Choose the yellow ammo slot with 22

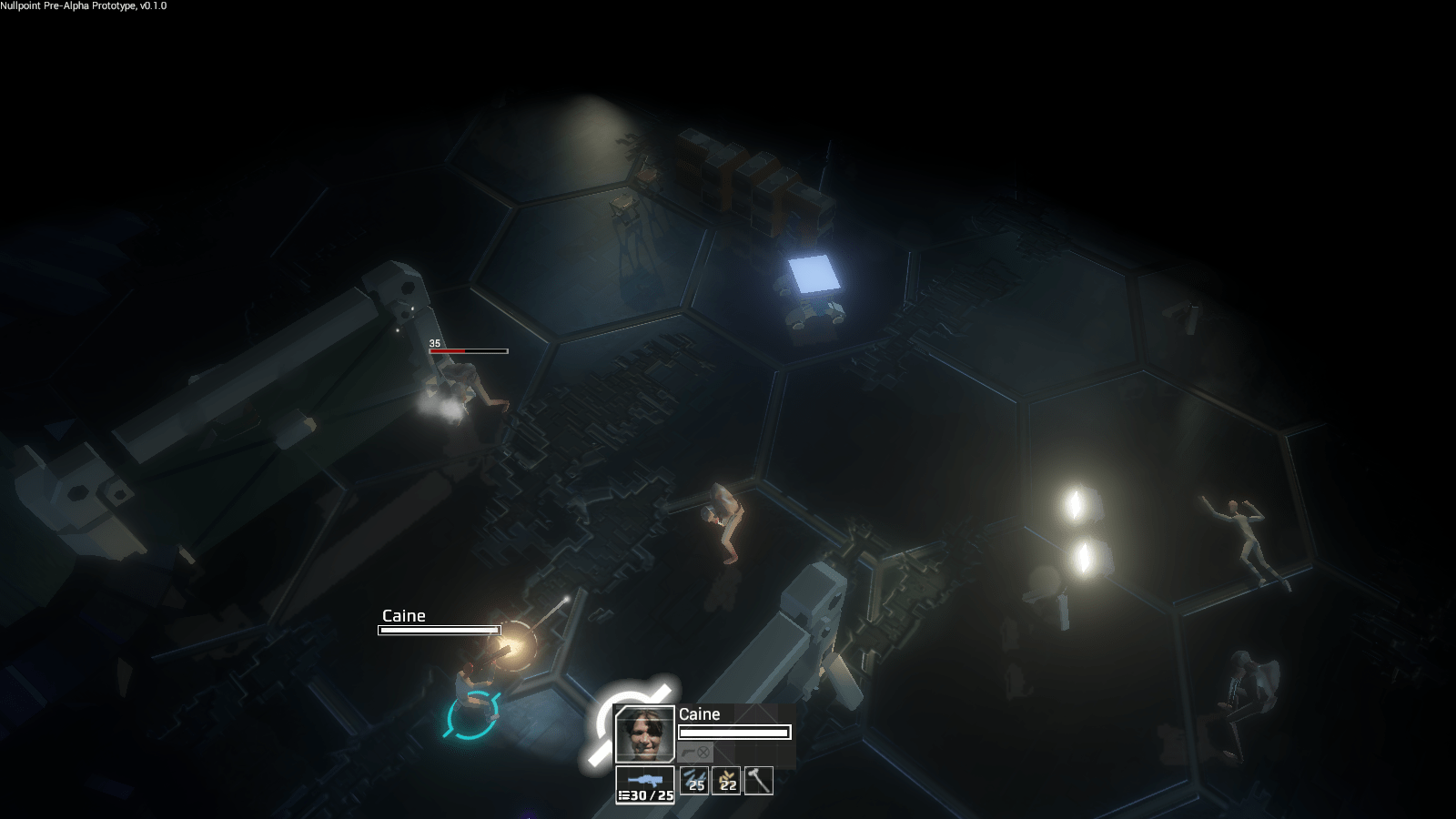pyautogui.click(x=726, y=781)
